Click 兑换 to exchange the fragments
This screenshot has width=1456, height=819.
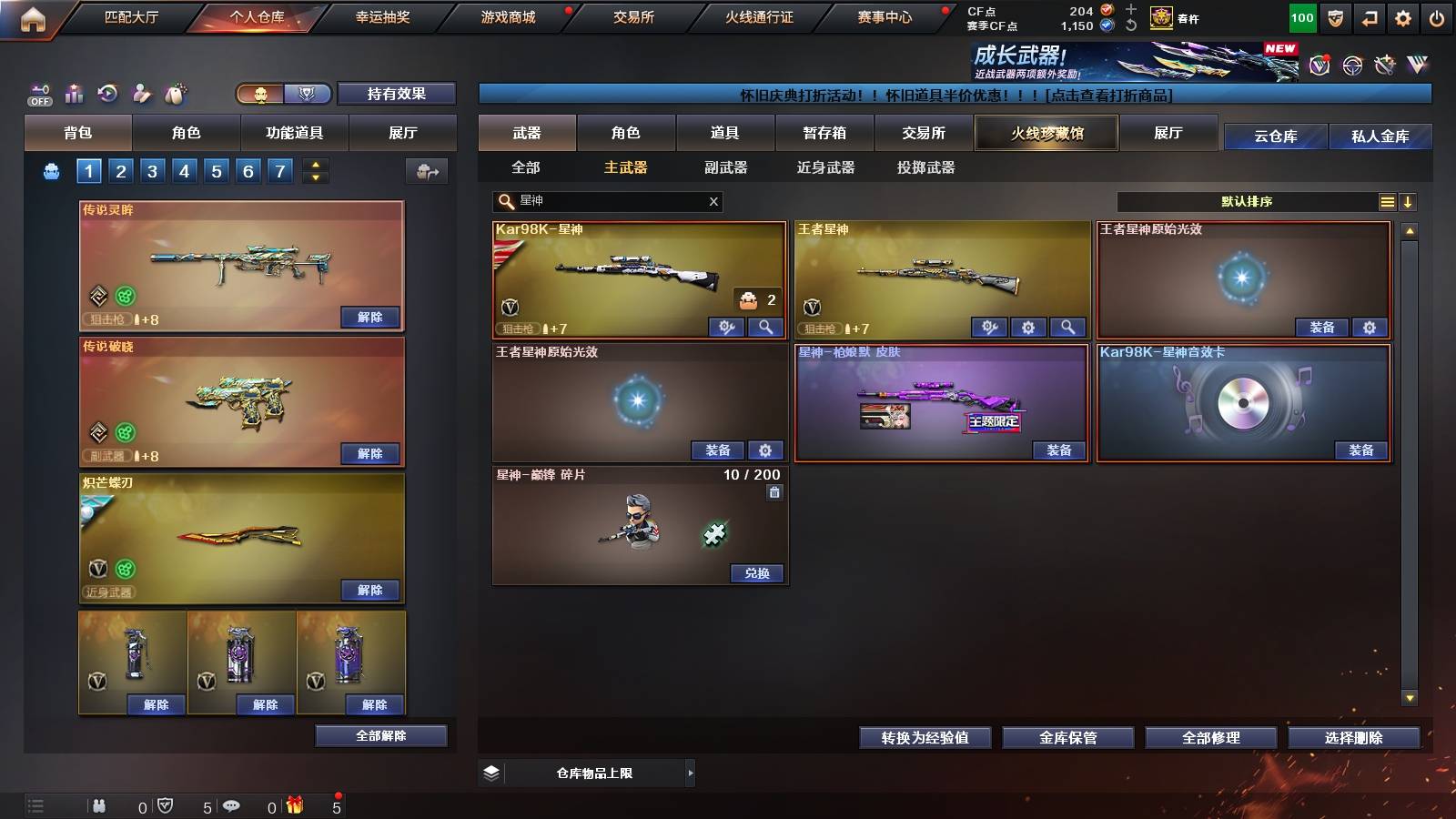(x=755, y=575)
